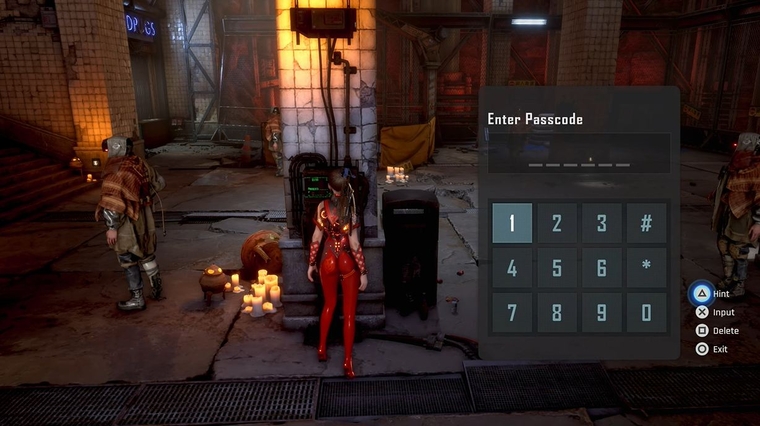The width and height of the screenshot is (760, 426).
Task: Enter digit 7 on the passcode pad
Action: click(512, 313)
